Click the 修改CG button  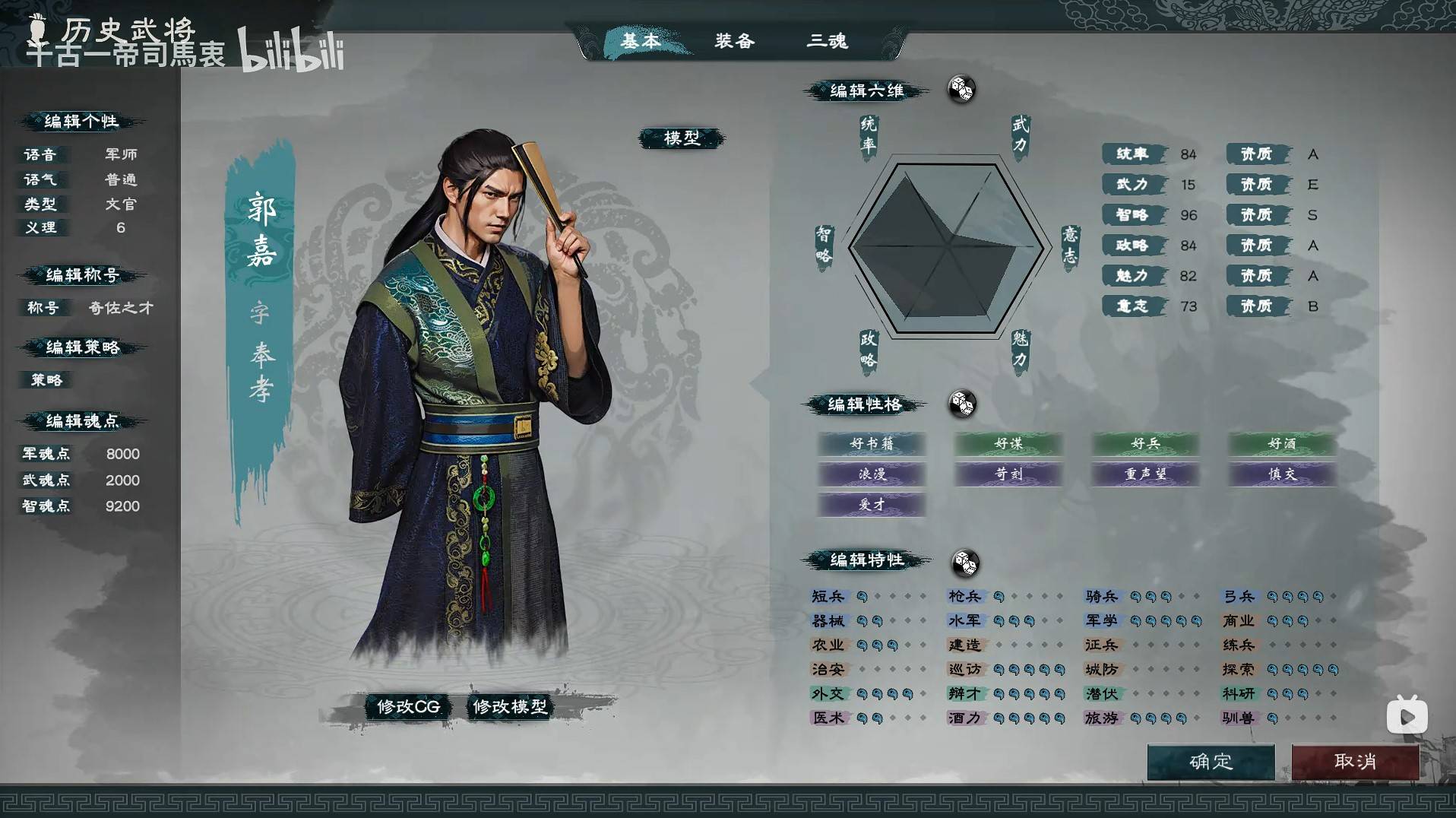click(x=407, y=706)
